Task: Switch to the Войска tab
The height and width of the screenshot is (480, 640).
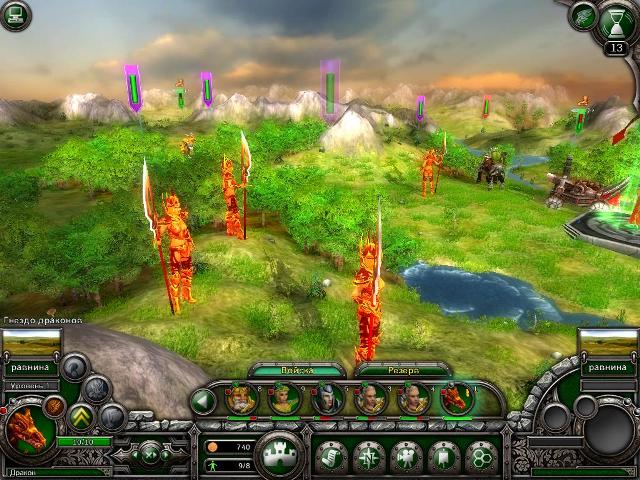Action: (x=298, y=370)
